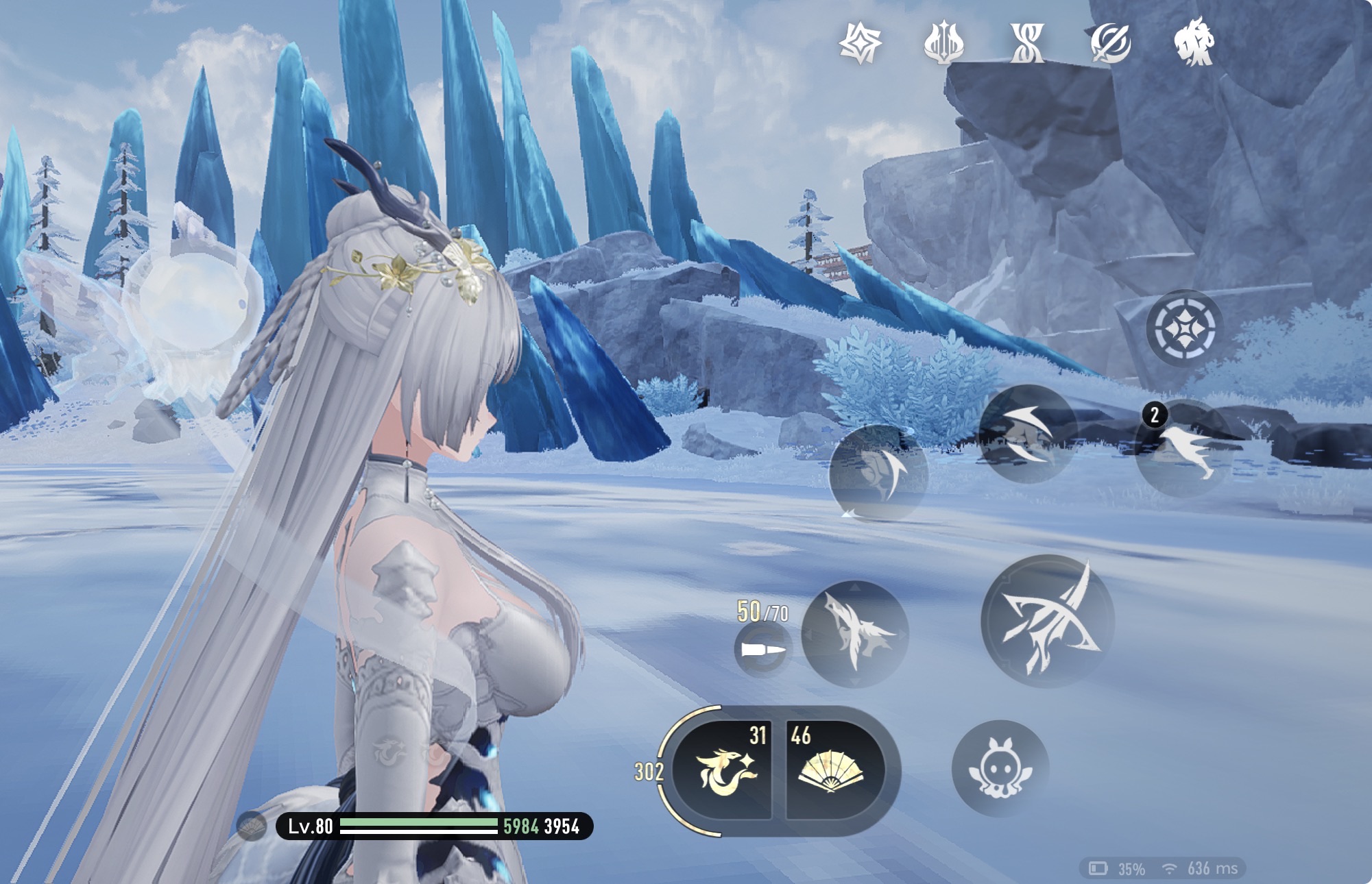
Task: Open the trident emblem menu icon
Action: pos(943,42)
